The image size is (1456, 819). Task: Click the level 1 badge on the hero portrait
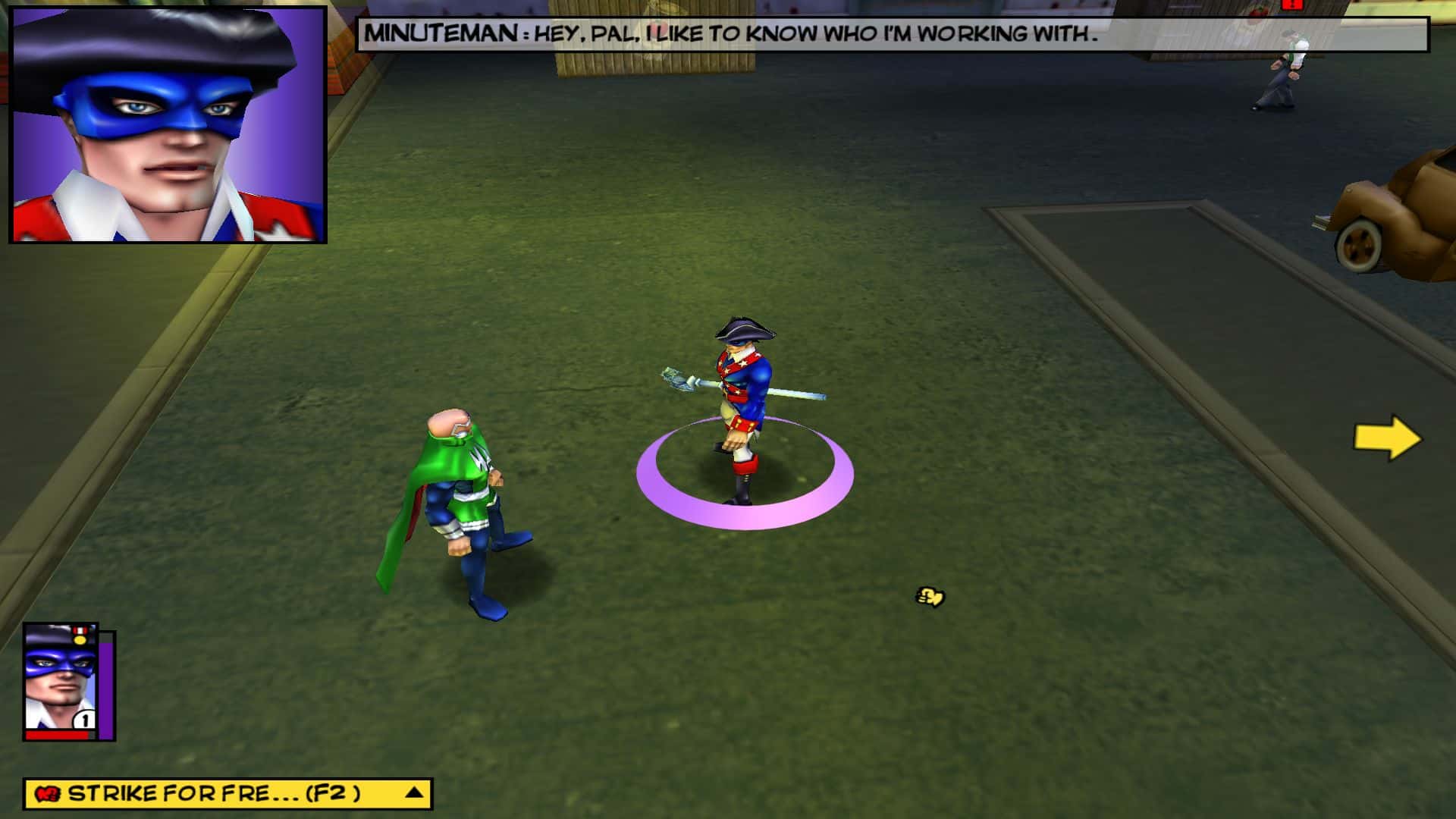coord(84,718)
